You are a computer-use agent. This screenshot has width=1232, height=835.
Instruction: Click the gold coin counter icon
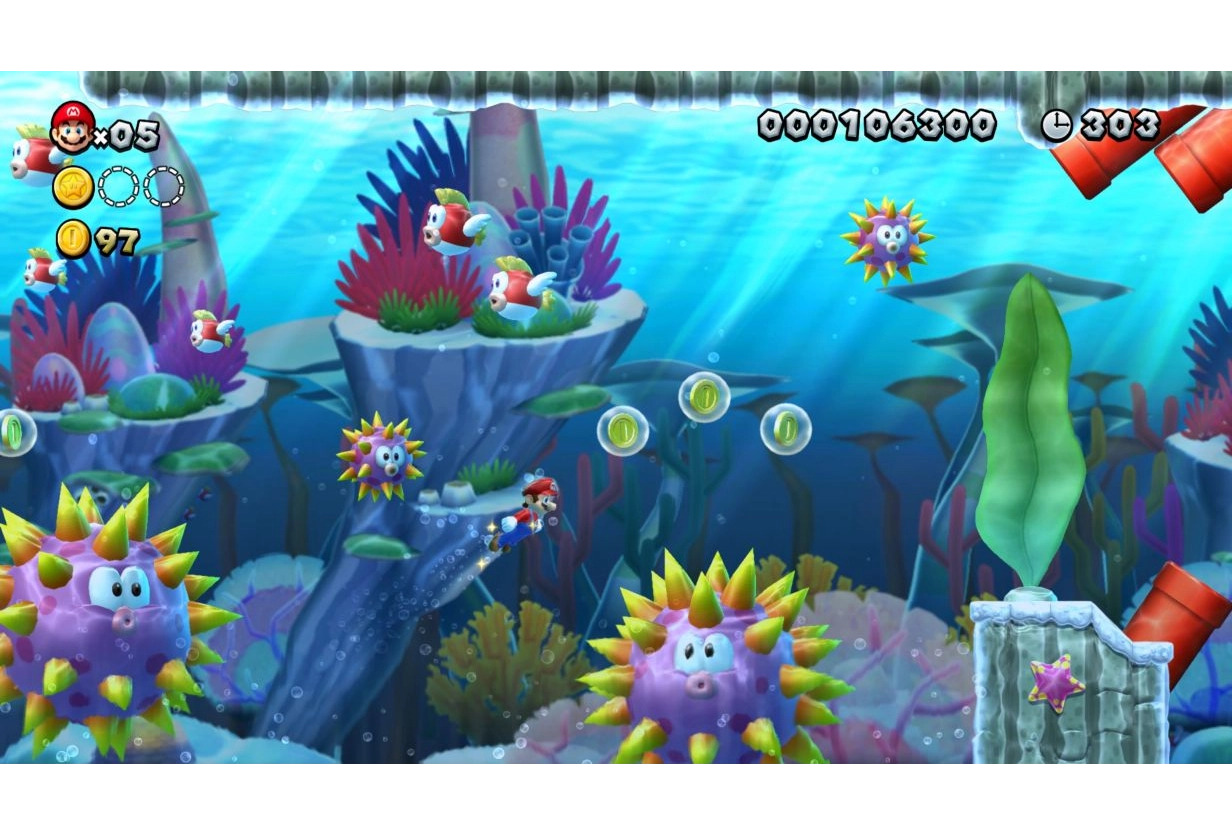pos(73,239)
